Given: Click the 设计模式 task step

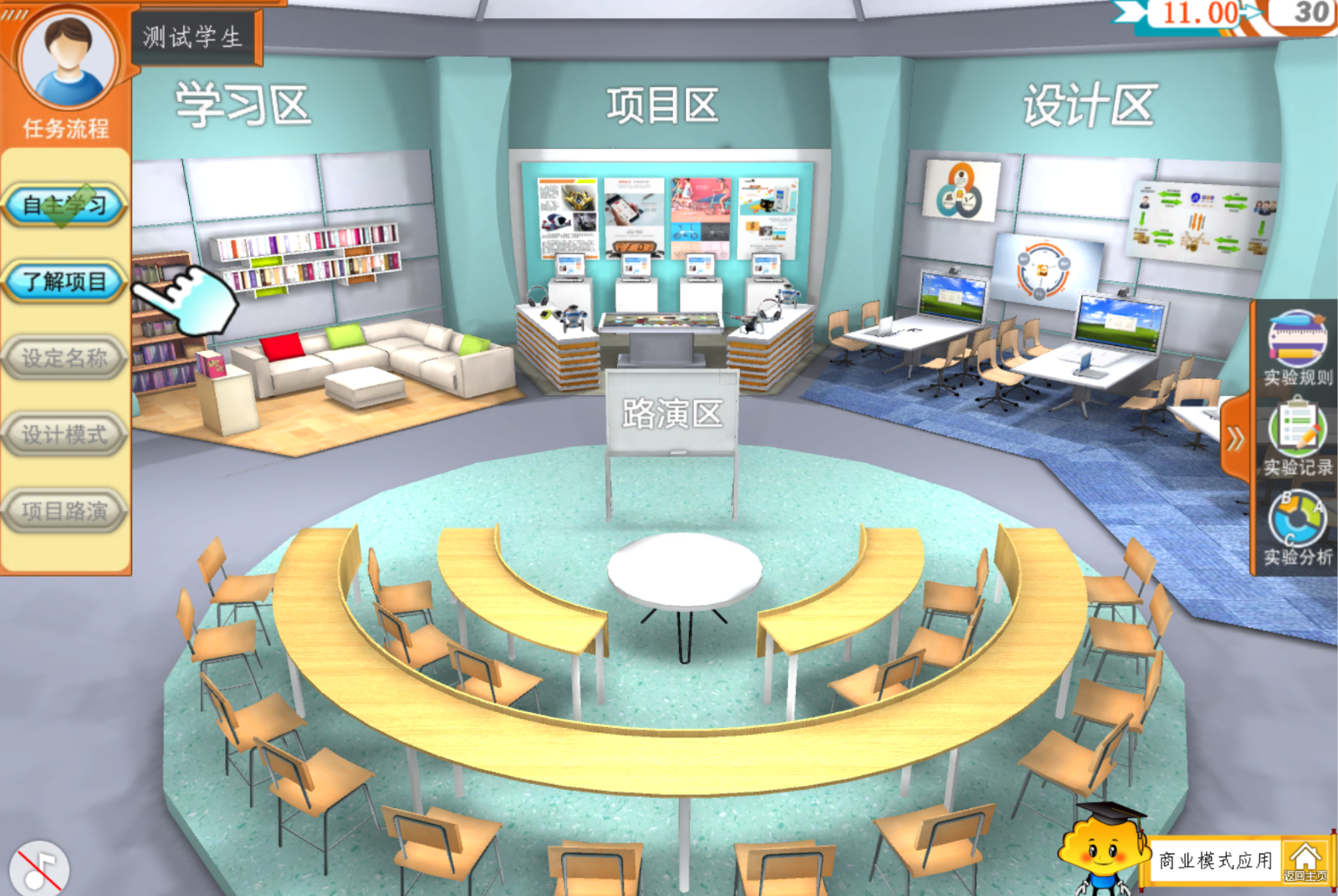Looking at the screenshot, I should coord(65,435).
